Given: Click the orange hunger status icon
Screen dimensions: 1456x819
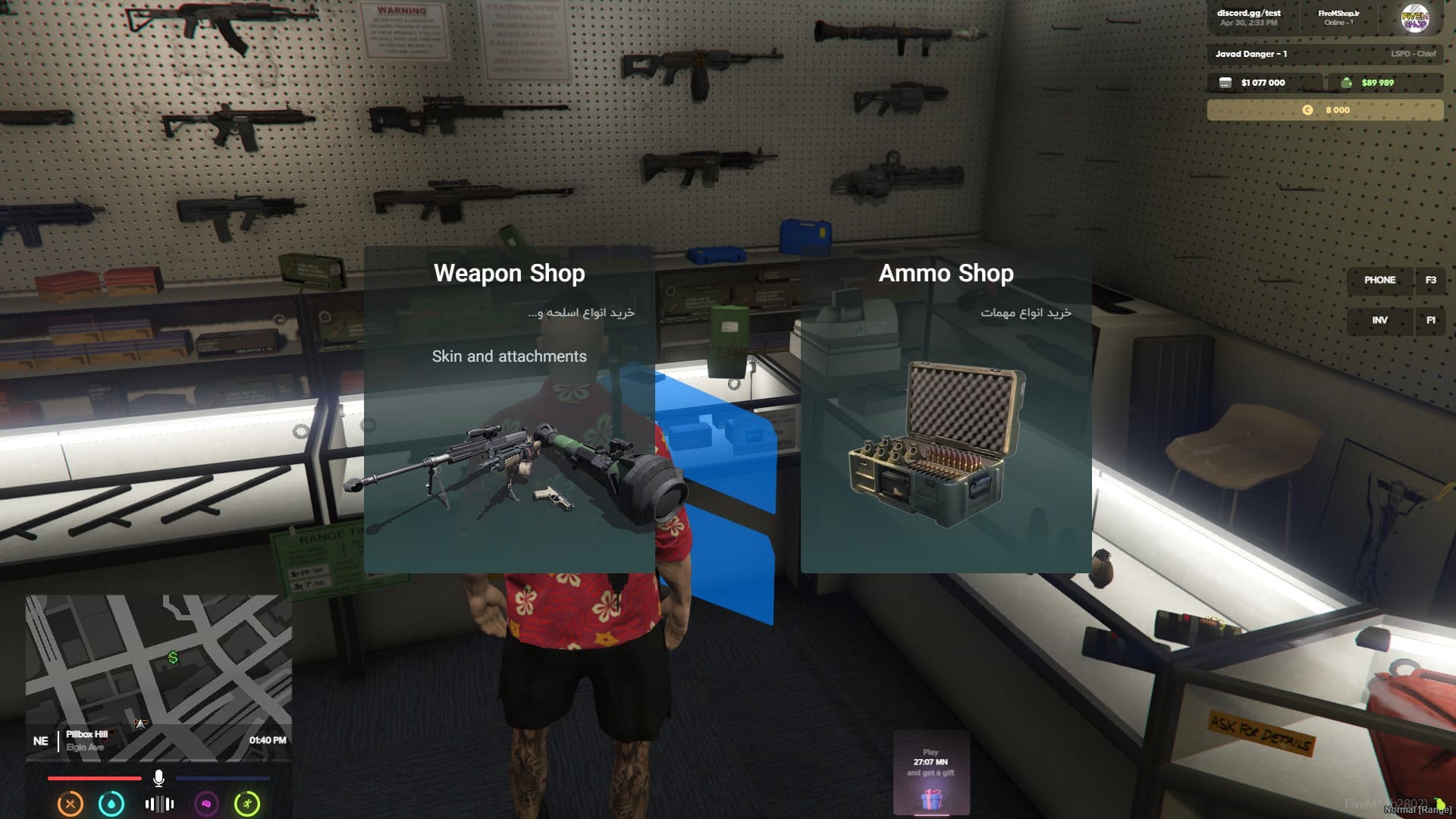Looking at the screenshot, I should (71, 804).
